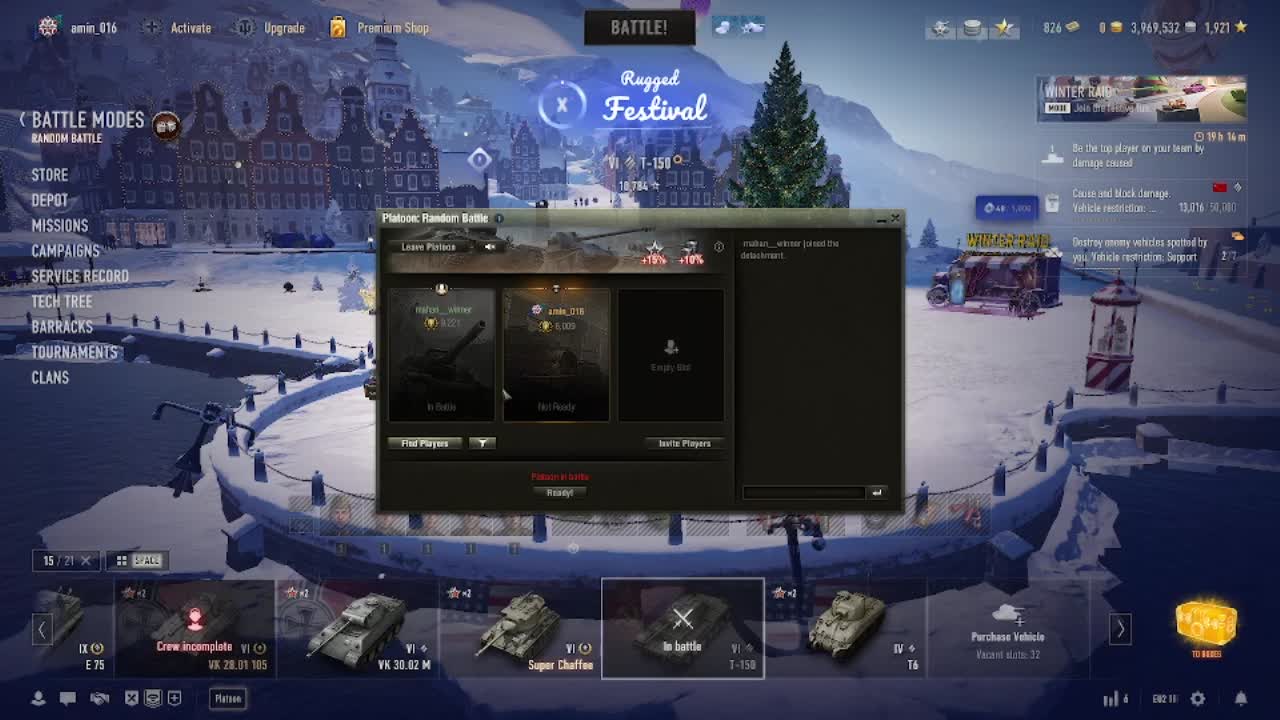Click the Ready! button
The height and width of the screenshot is (720, 1280).
pyautogui.click(x=560, y=492)
